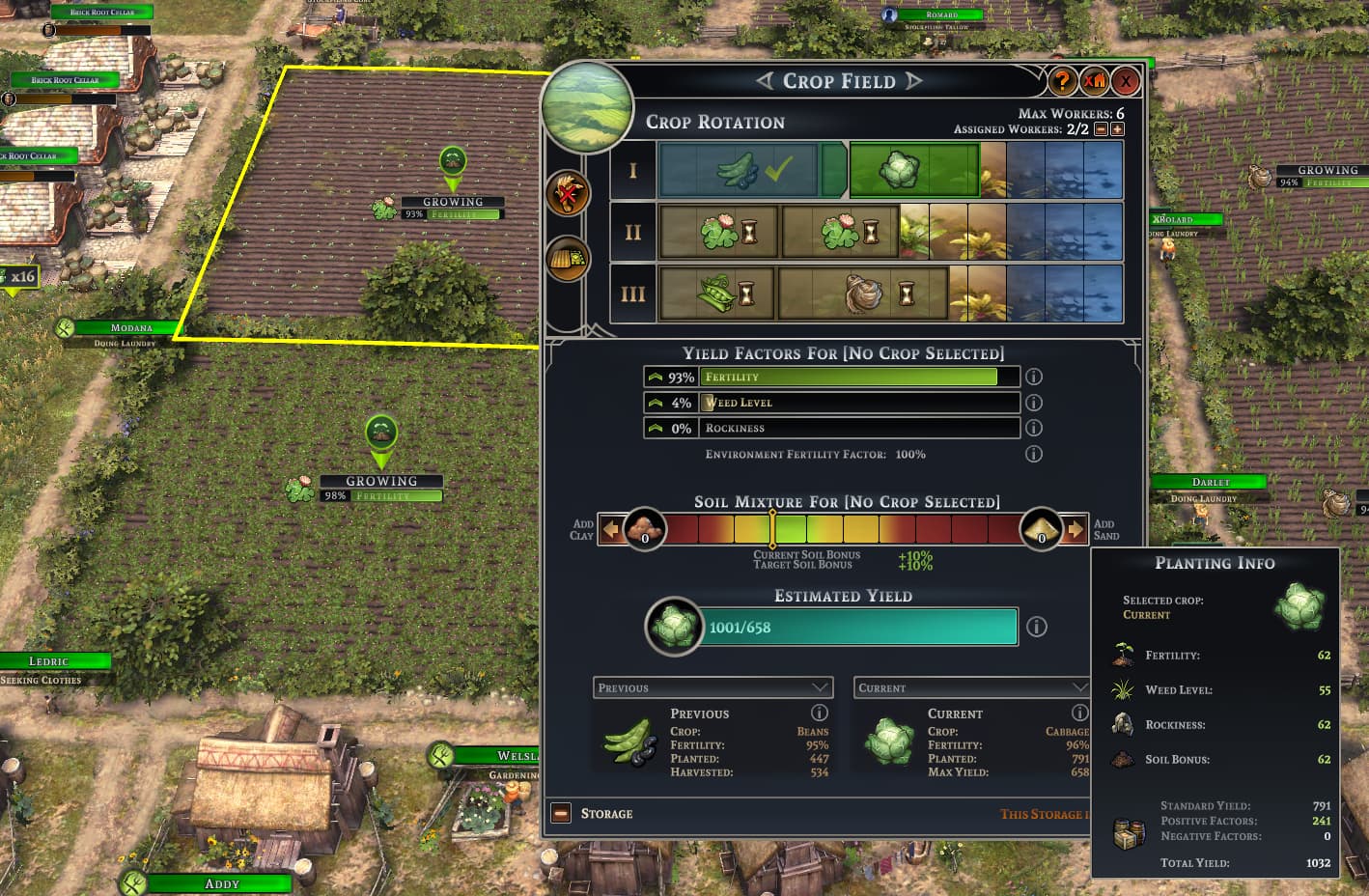Select the peas crop in rotation III
1369x896 pixels.
point(716,294)
